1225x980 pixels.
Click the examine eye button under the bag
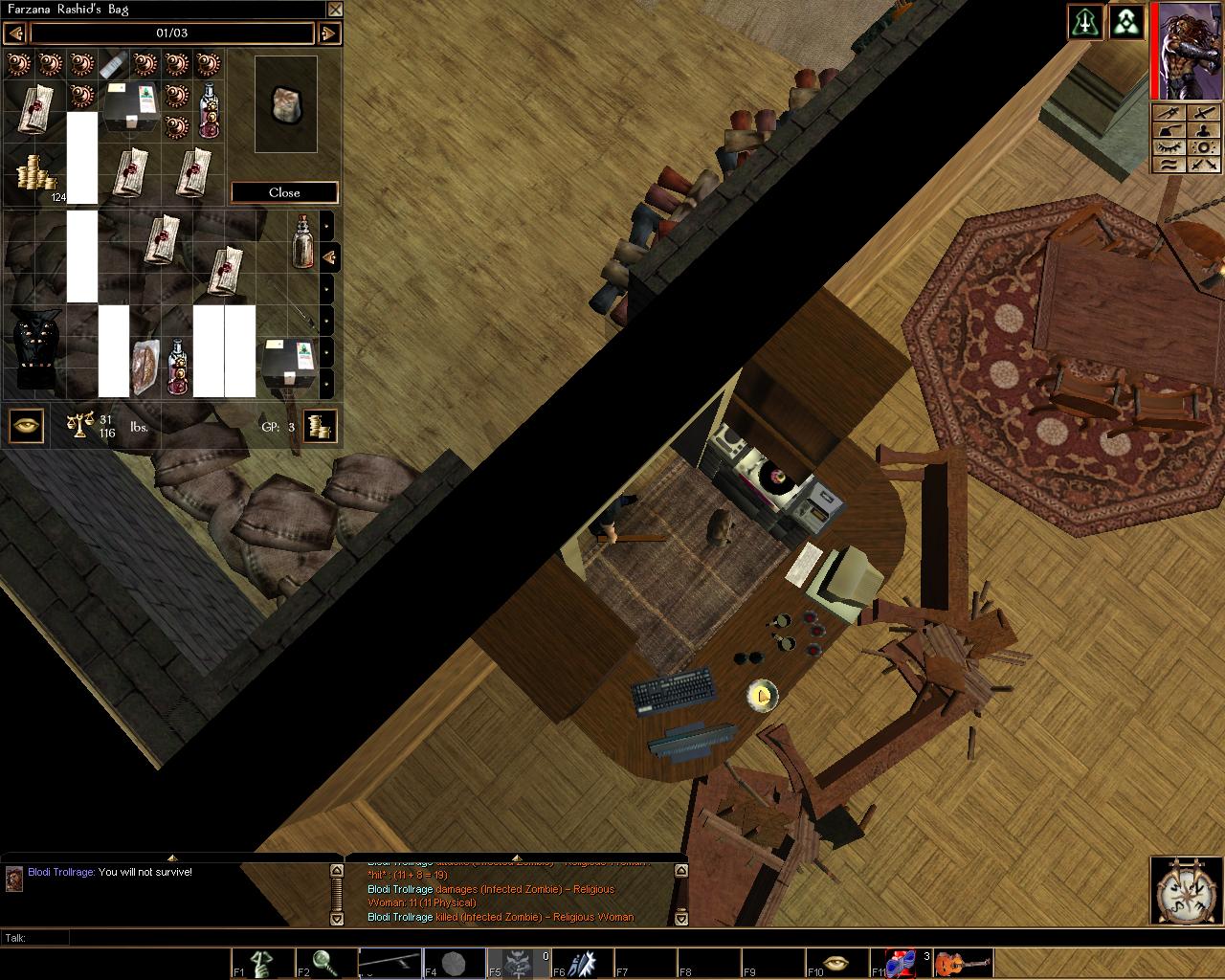[x=26, y=426]
